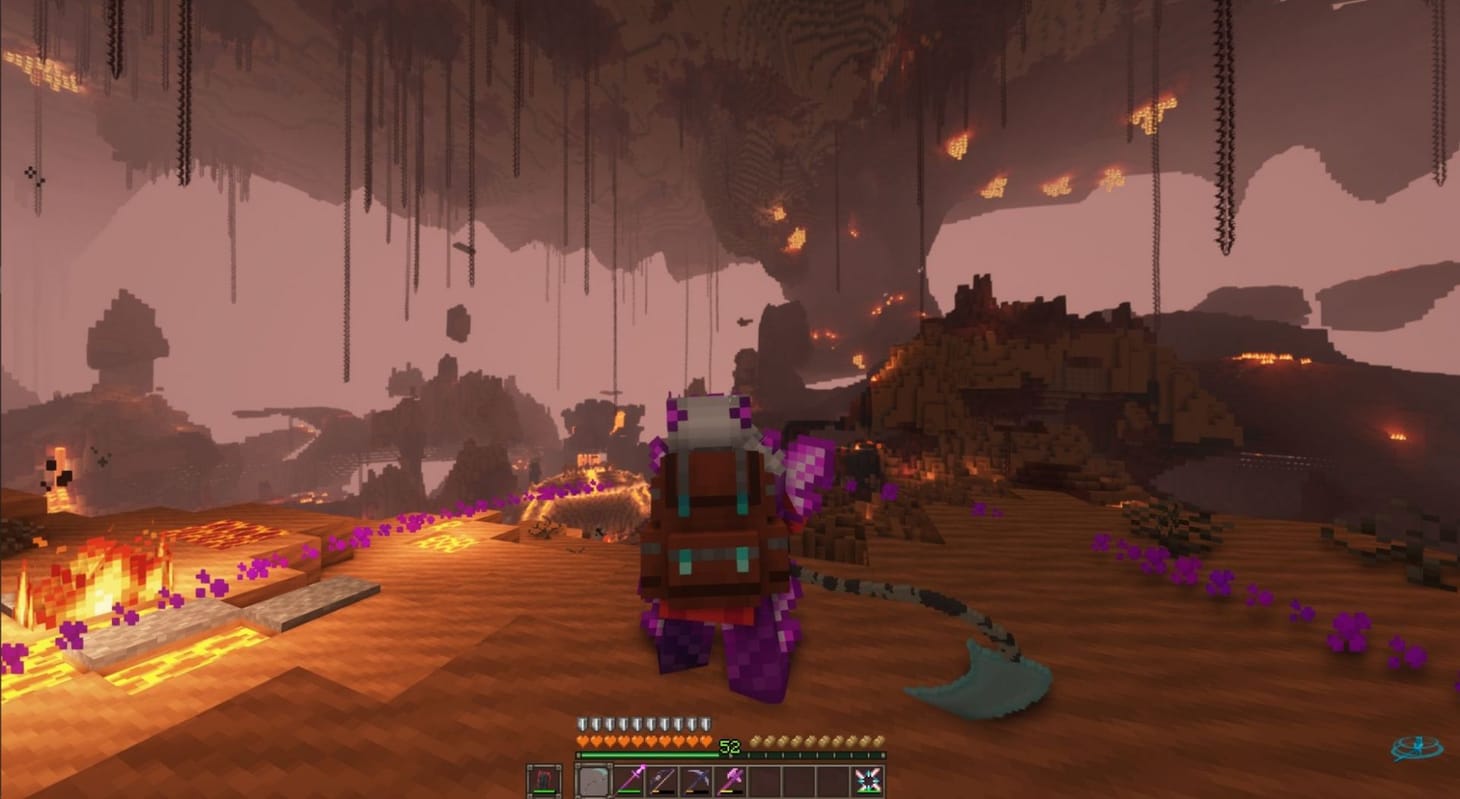
Task: Click the nether star item in the last hotbar slot
Action: tap(868, 782)
